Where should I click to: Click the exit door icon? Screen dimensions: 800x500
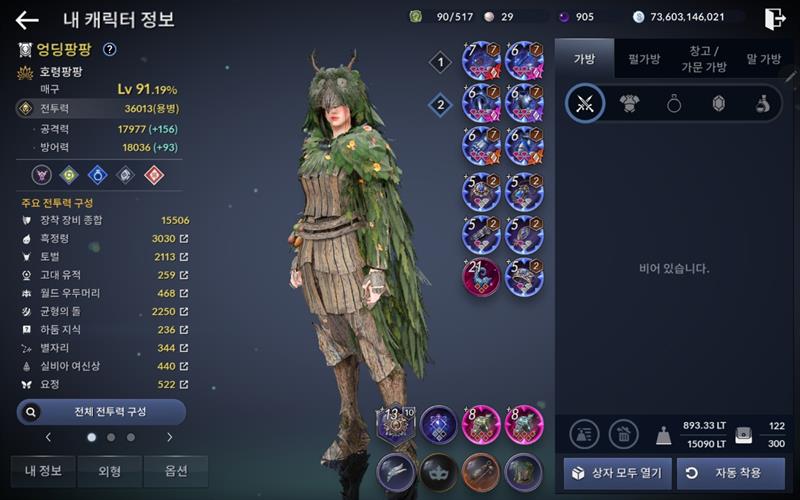[774, 19]
